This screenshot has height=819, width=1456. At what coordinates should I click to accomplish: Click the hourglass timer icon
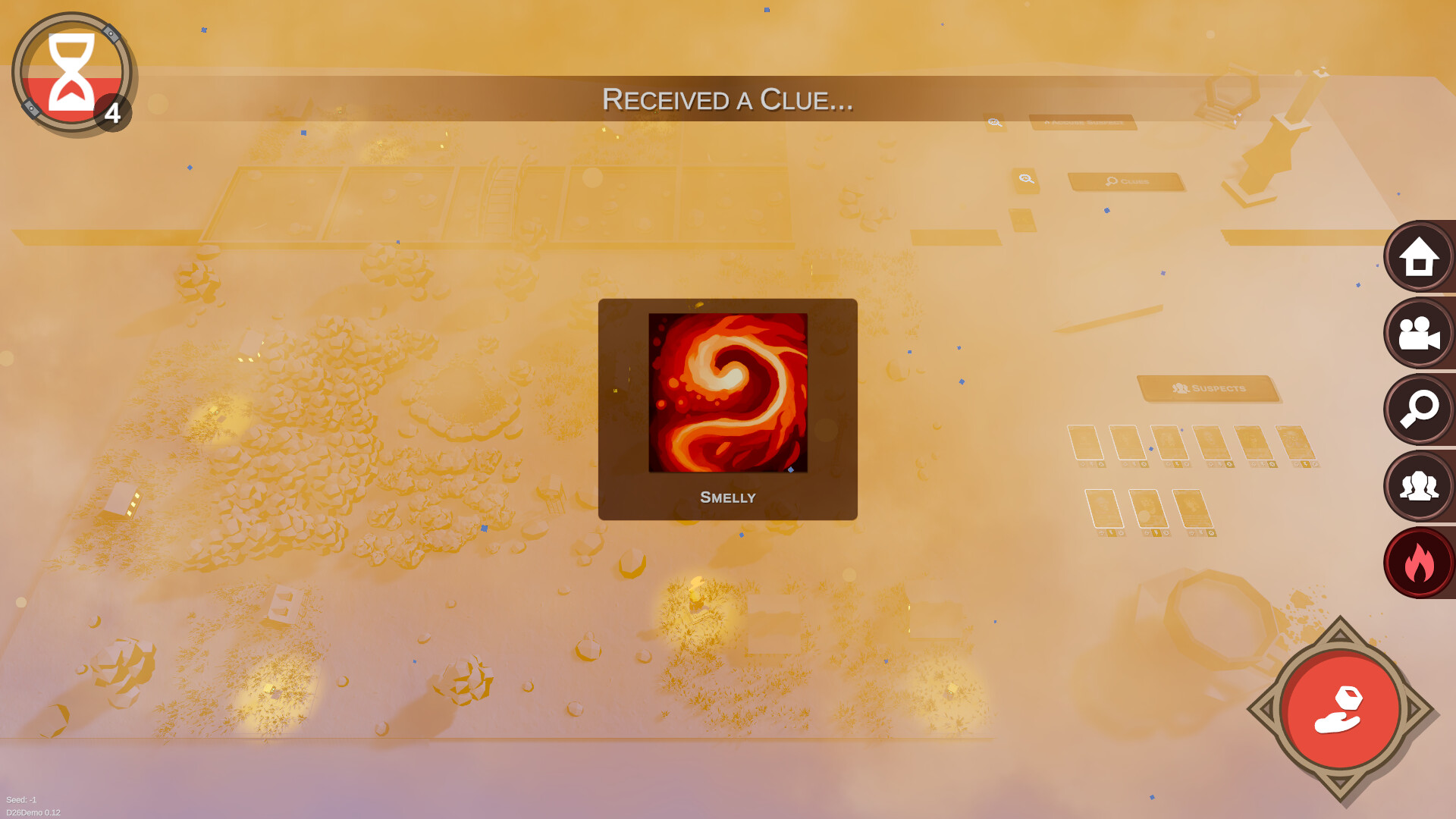(72, 72)
